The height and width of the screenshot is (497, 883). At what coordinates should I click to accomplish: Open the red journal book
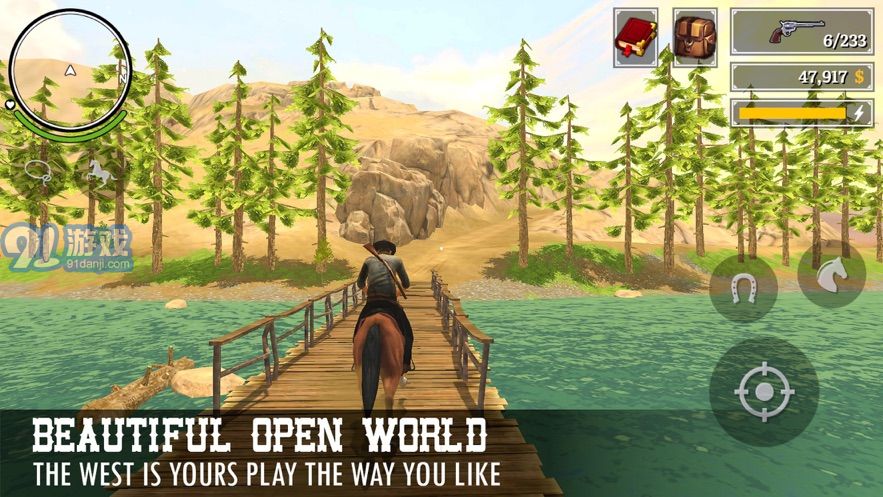(635, 38)
